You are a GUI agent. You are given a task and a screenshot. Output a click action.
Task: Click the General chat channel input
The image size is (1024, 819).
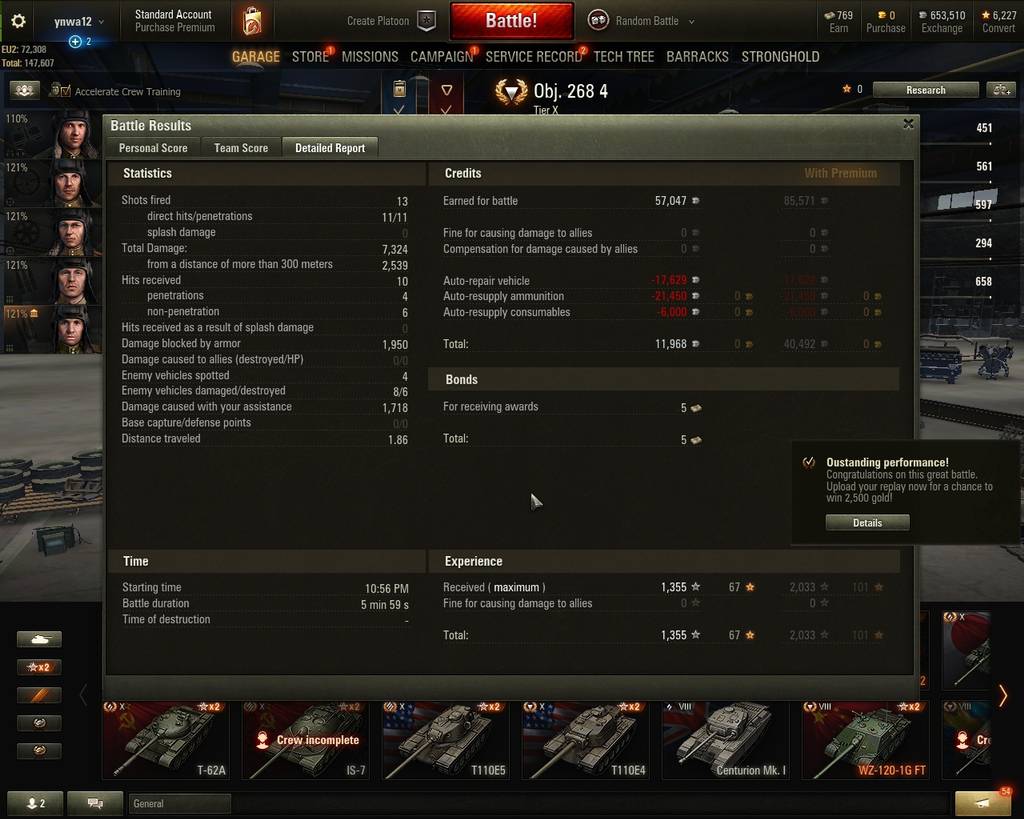180,803
